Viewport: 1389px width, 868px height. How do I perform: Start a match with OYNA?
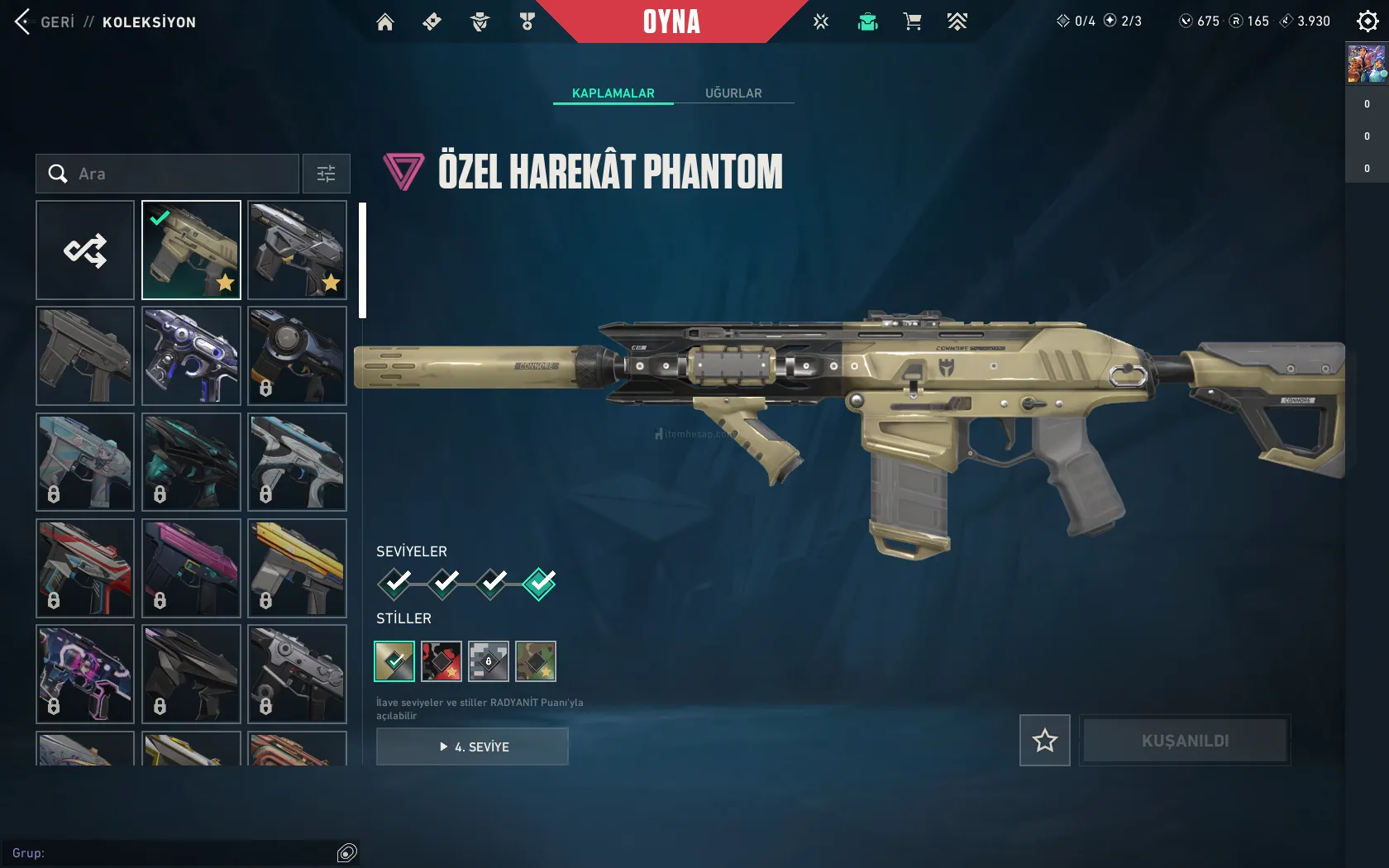pos(671,22)
